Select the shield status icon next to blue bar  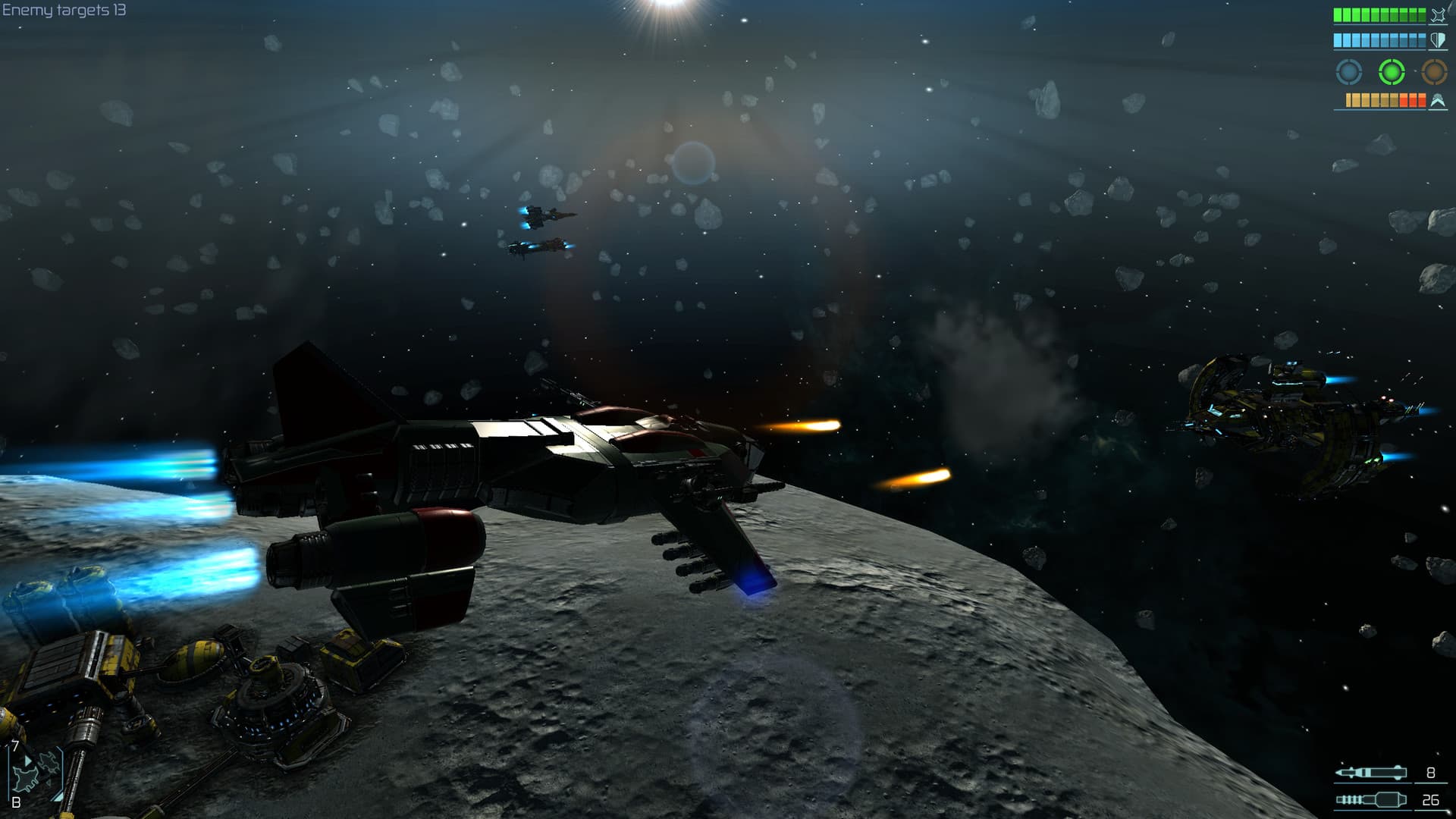pos(1437,40)
